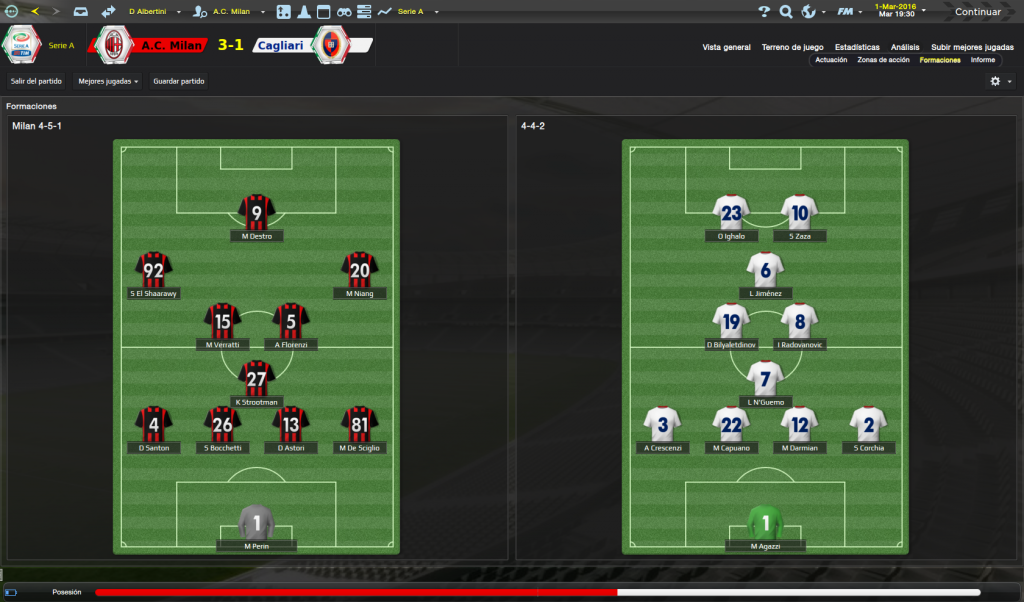Screen dimensions: 1024x602
Task: Open the Informe sub-tab
Action: coord(982,60)
